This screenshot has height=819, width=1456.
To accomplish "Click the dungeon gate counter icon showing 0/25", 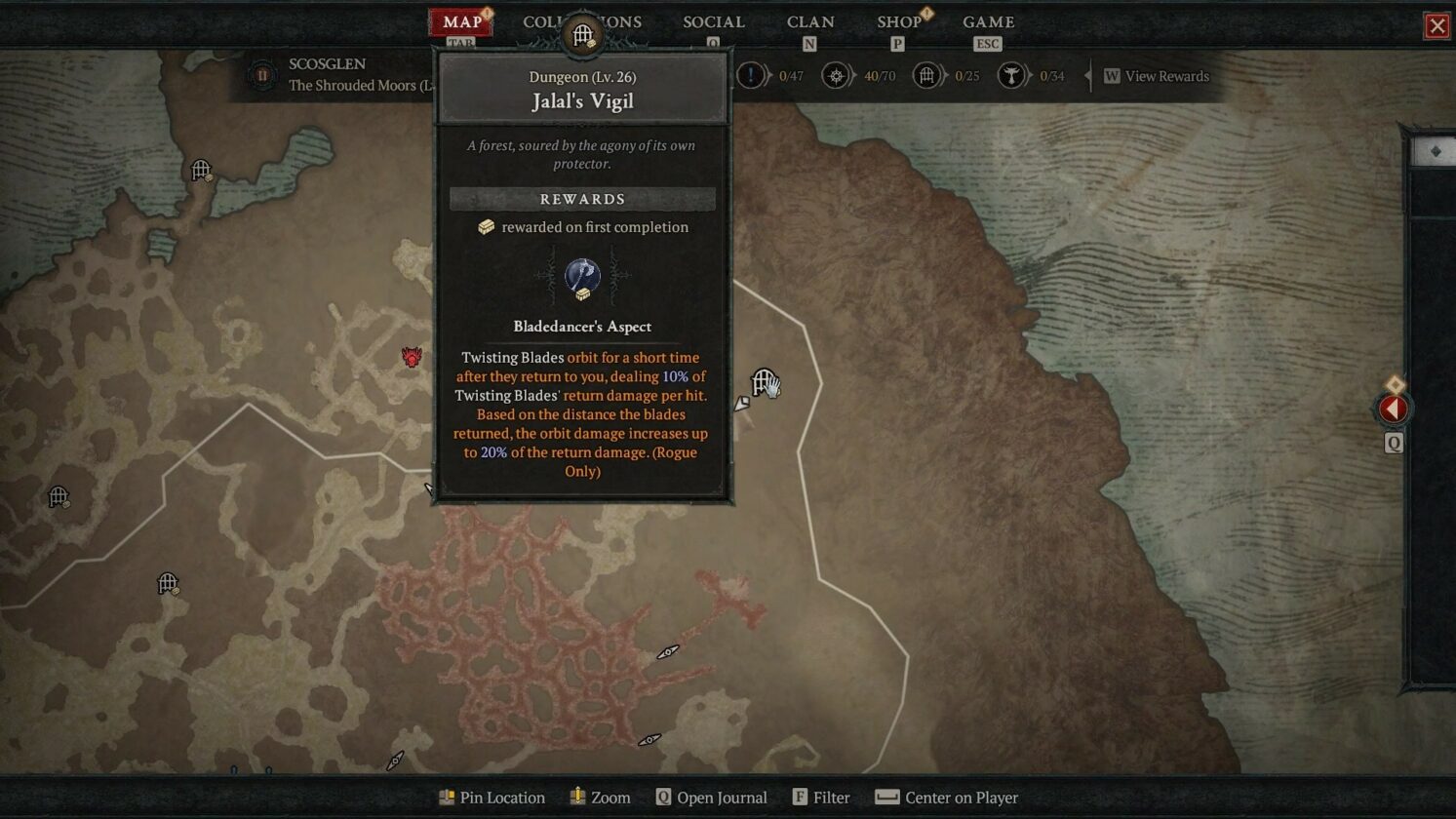I will 925,75.
